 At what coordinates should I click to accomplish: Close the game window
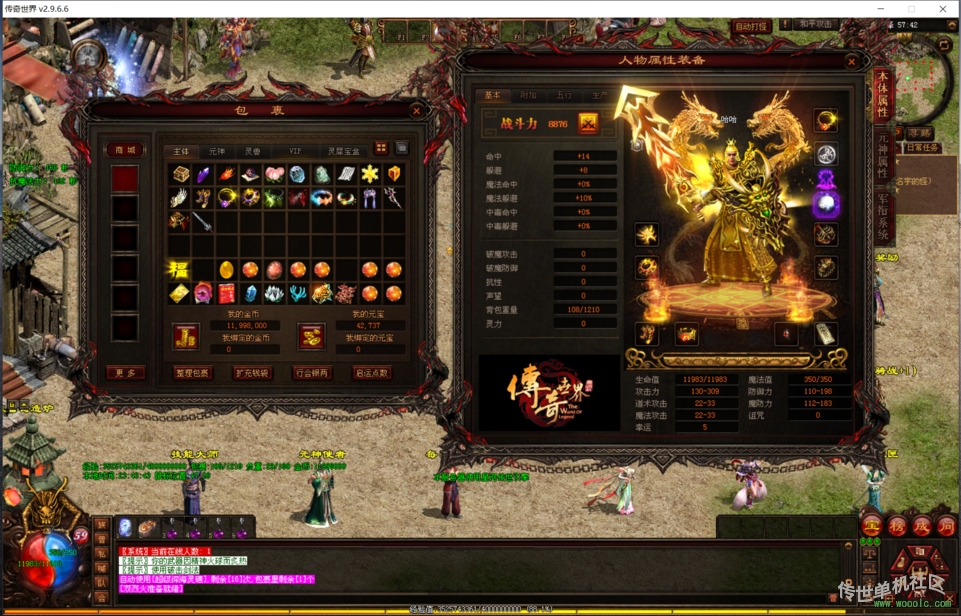(x=942, y=9)
